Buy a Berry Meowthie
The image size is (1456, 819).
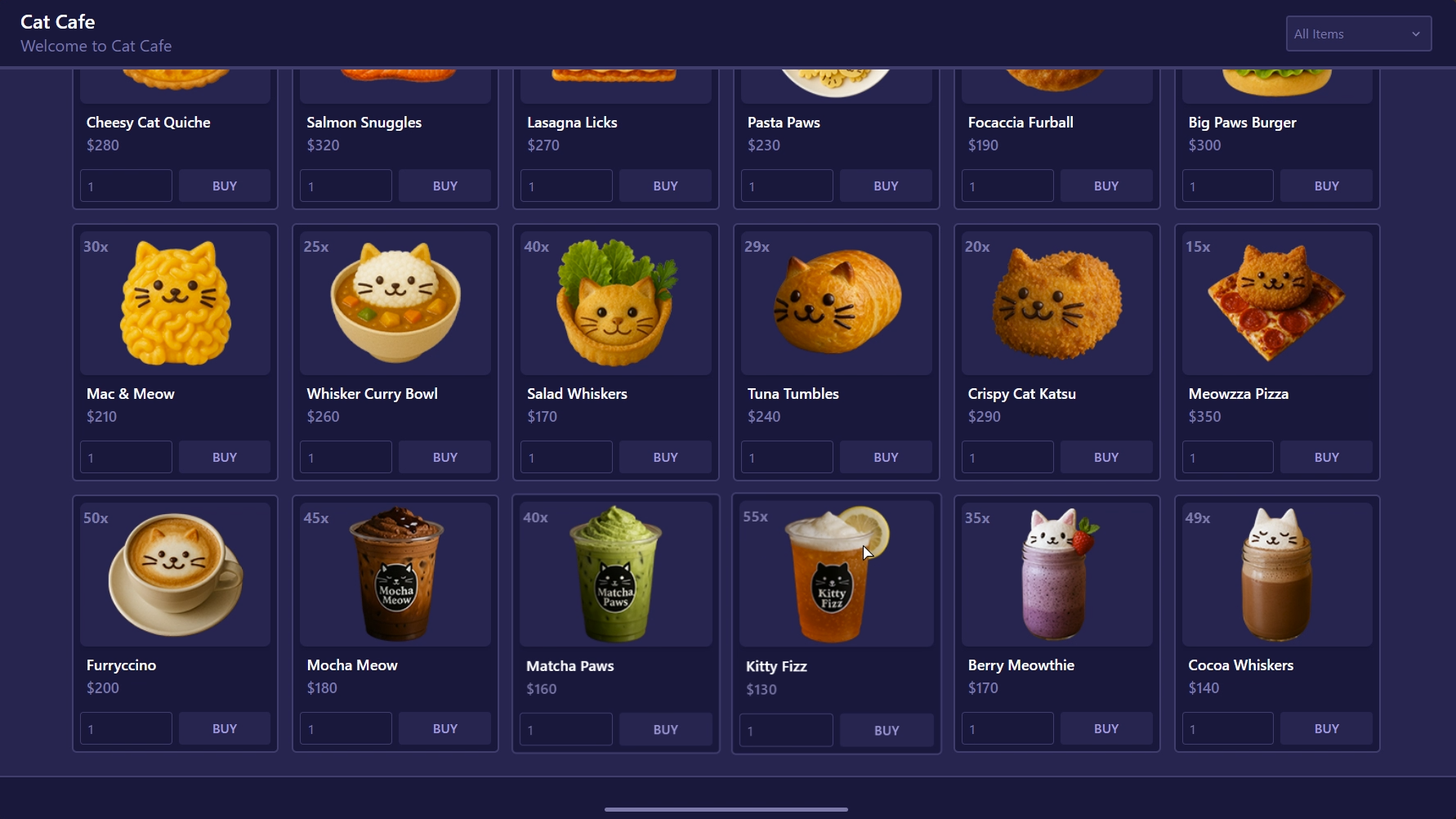point(1106,728)
